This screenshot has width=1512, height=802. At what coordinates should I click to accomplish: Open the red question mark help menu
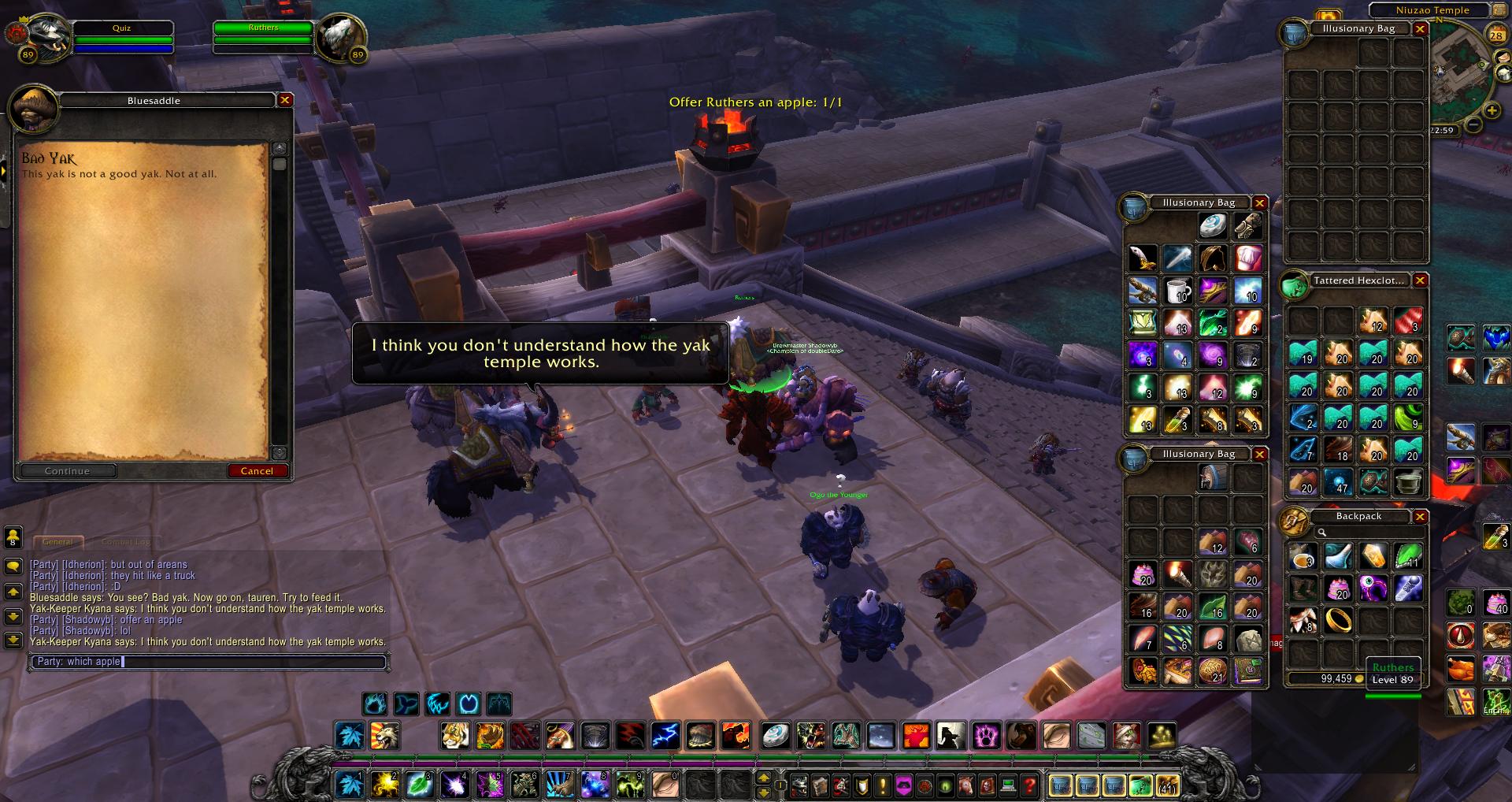click(1028, 785)
